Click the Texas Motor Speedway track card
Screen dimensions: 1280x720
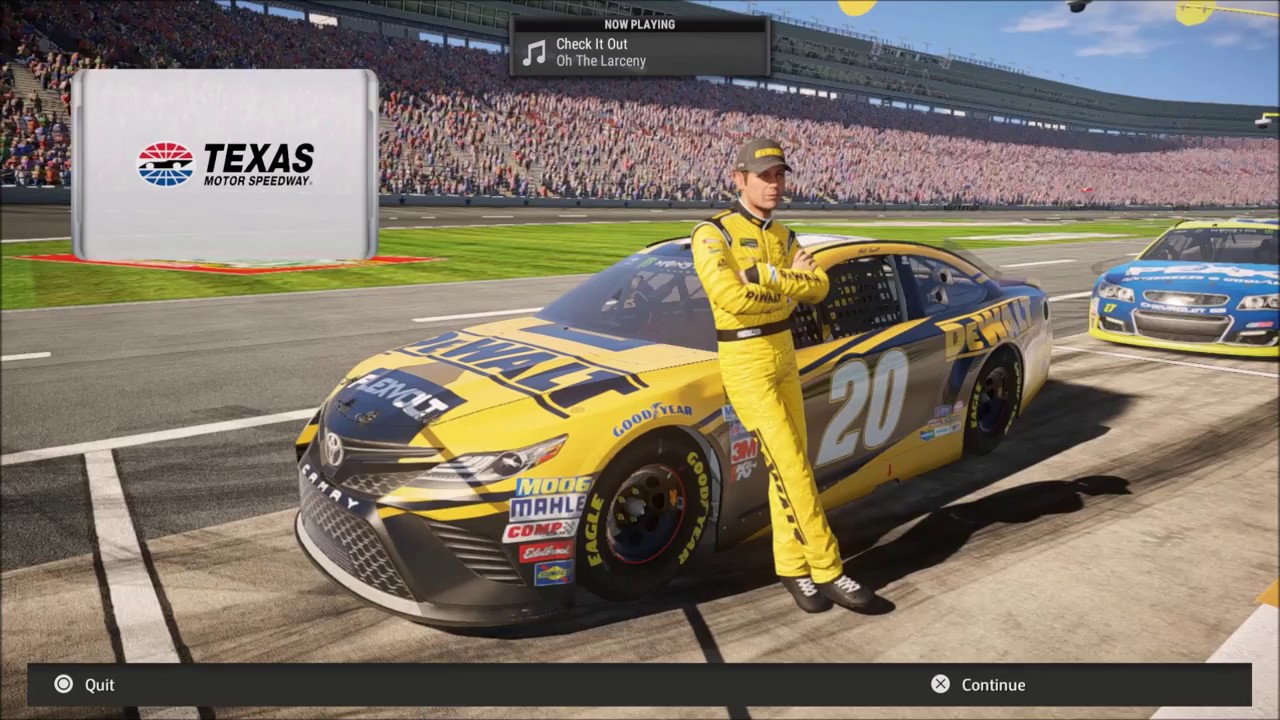click(225, 165)
